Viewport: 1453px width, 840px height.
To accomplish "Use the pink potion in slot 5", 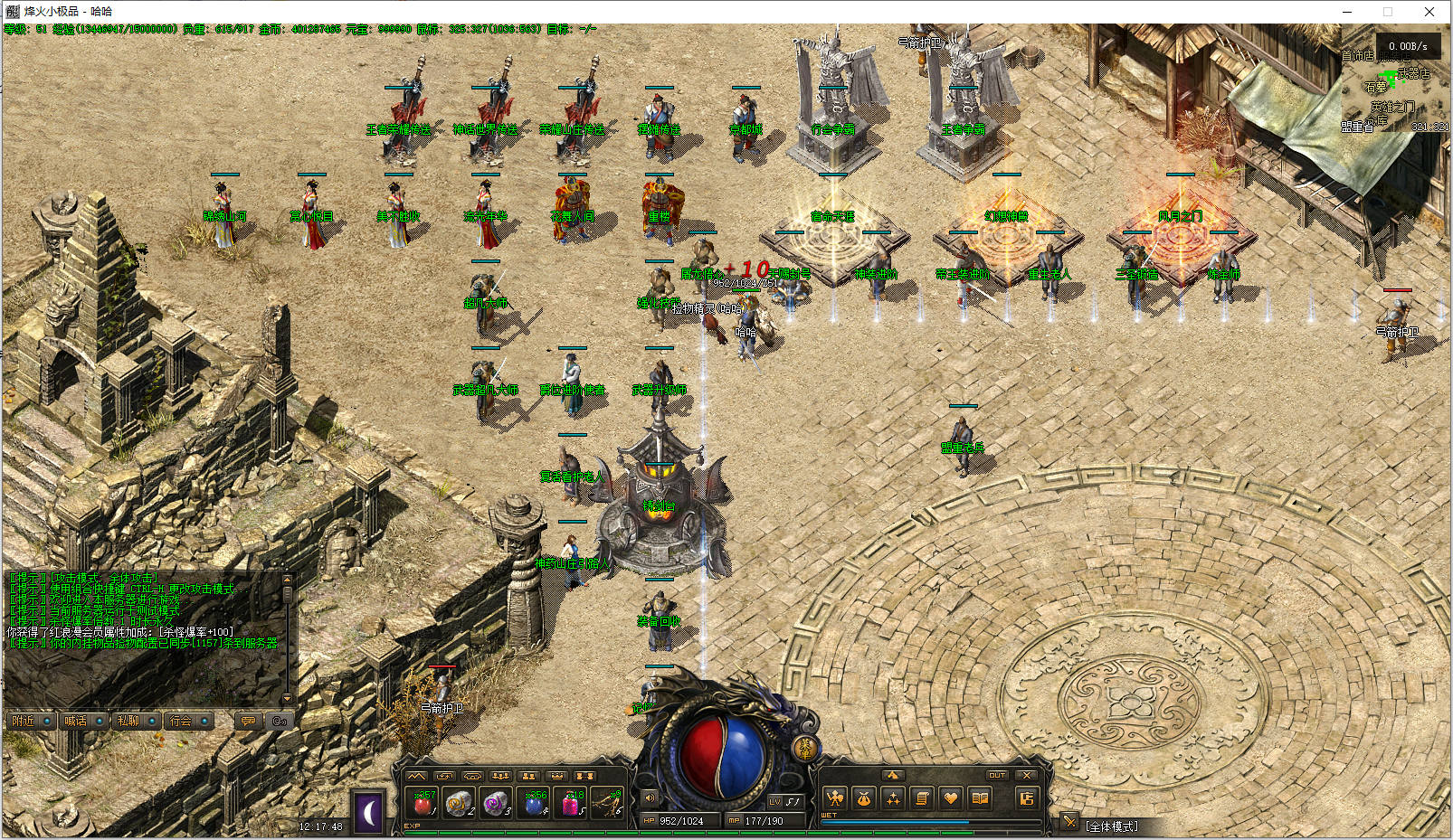I will (x=572, y=803).
